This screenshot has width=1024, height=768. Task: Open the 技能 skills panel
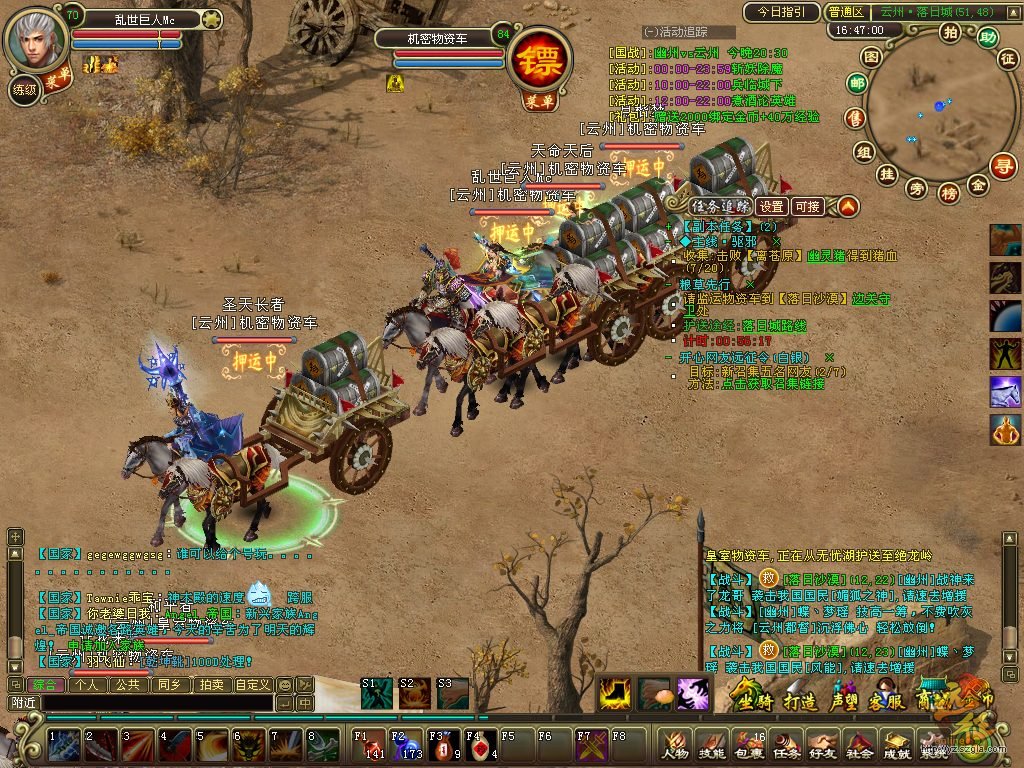pos(711,745)
